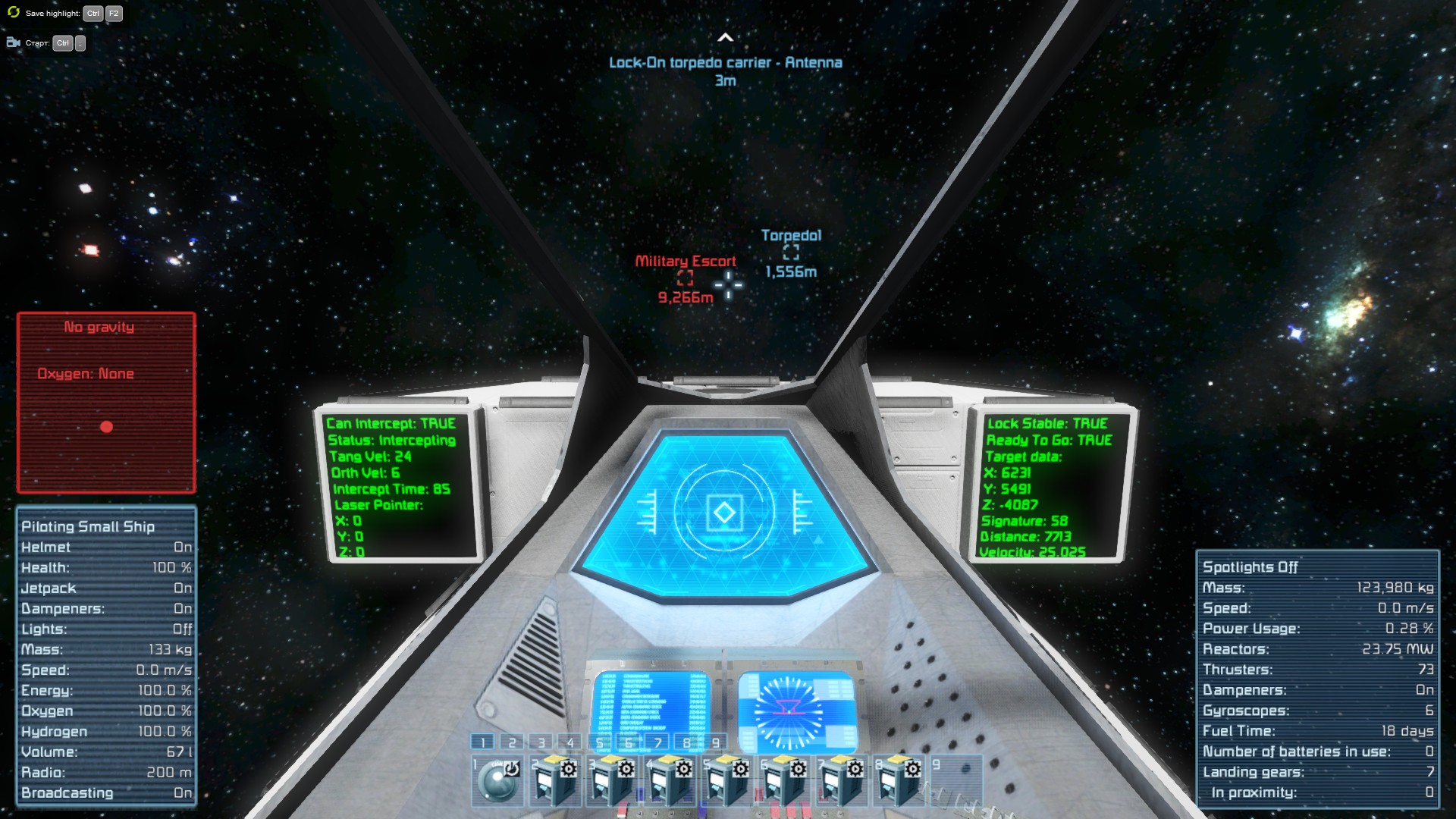The image size is (1456, 819).
Task: Choose toolbar page 6
Action: pos(628,742)
